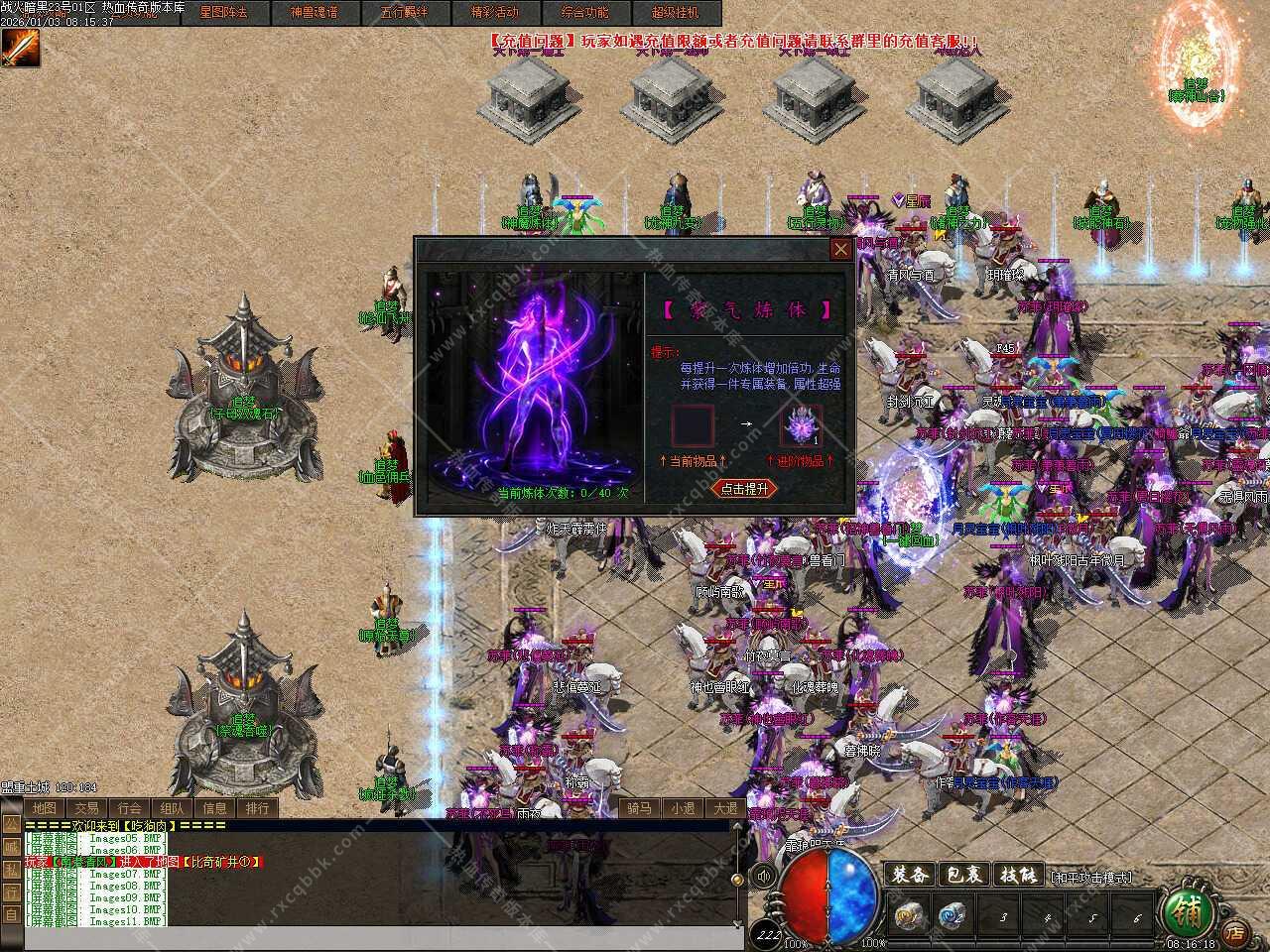Click the 点击提升 upgrade button
This screenshot has height=952, width=1270.
(x=744, y=489)
